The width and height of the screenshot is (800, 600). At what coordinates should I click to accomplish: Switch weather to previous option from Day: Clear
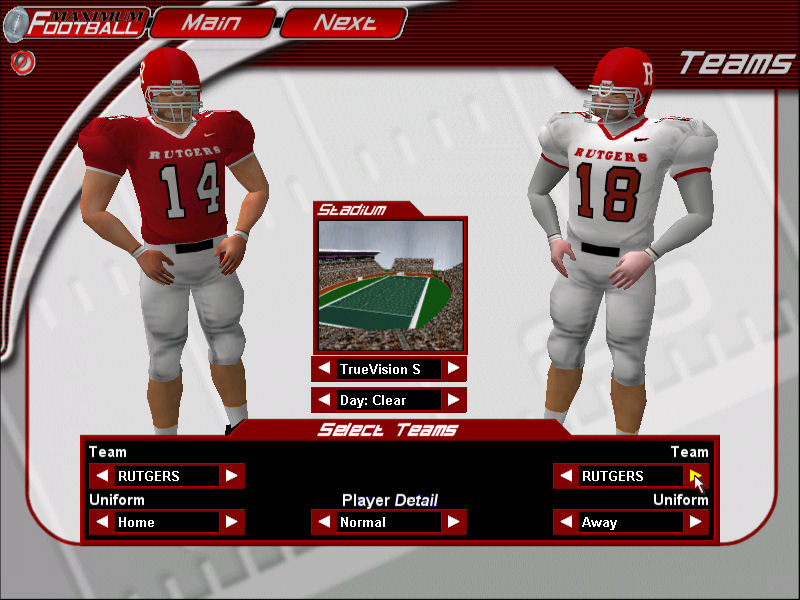point(324,400)
